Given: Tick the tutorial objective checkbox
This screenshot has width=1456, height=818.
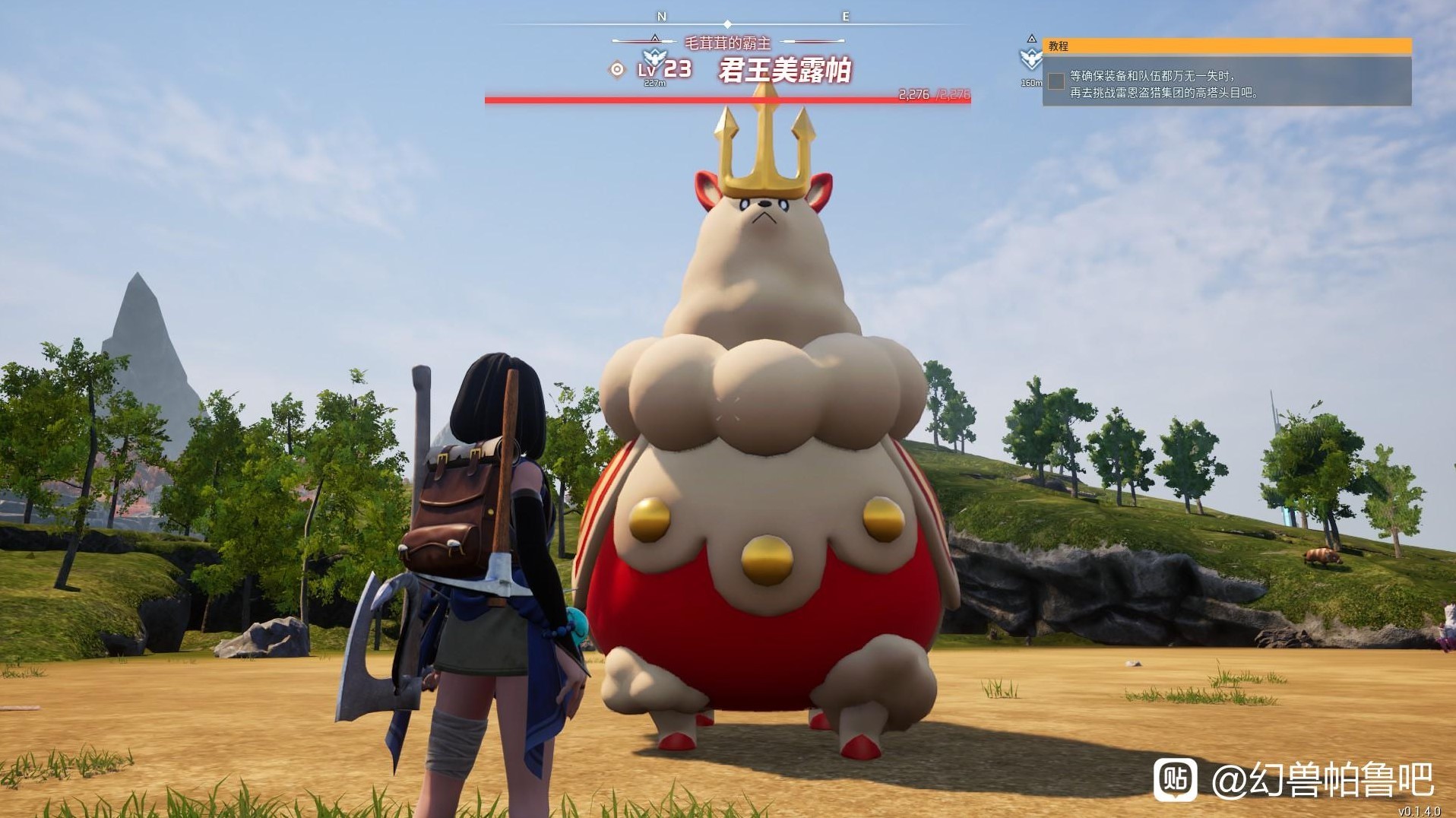Looking at the screenshot, I should pos(1056,81).
